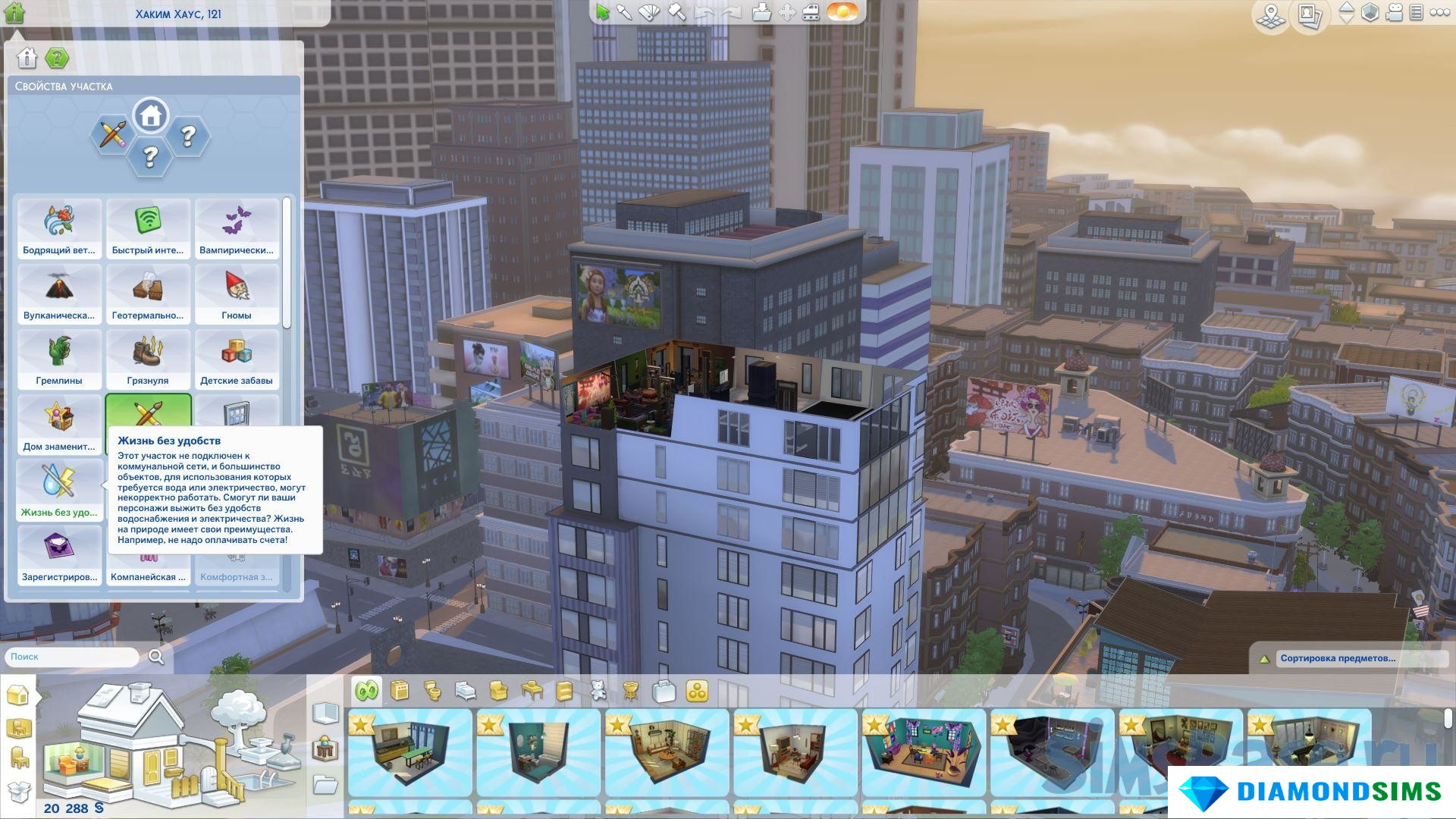Viewport: 1456px width, 819px height.
Task: Click the item search field
Action: tap(73, 657)
